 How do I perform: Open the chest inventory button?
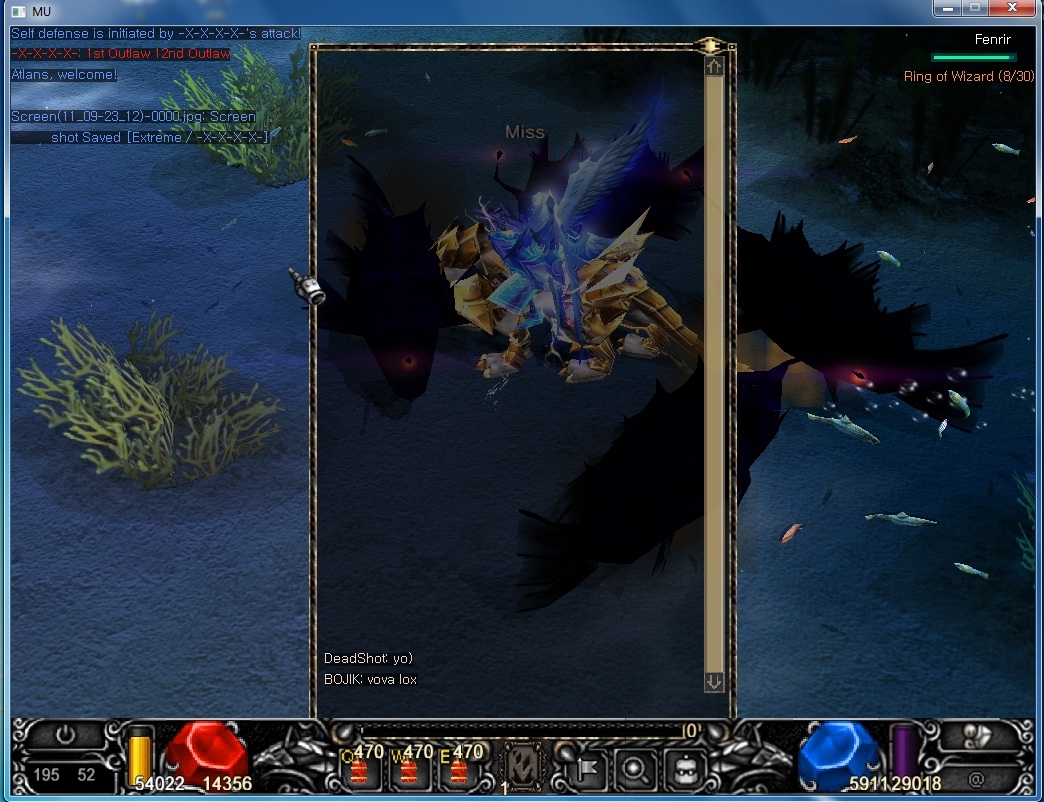click(x=685, y=768)
